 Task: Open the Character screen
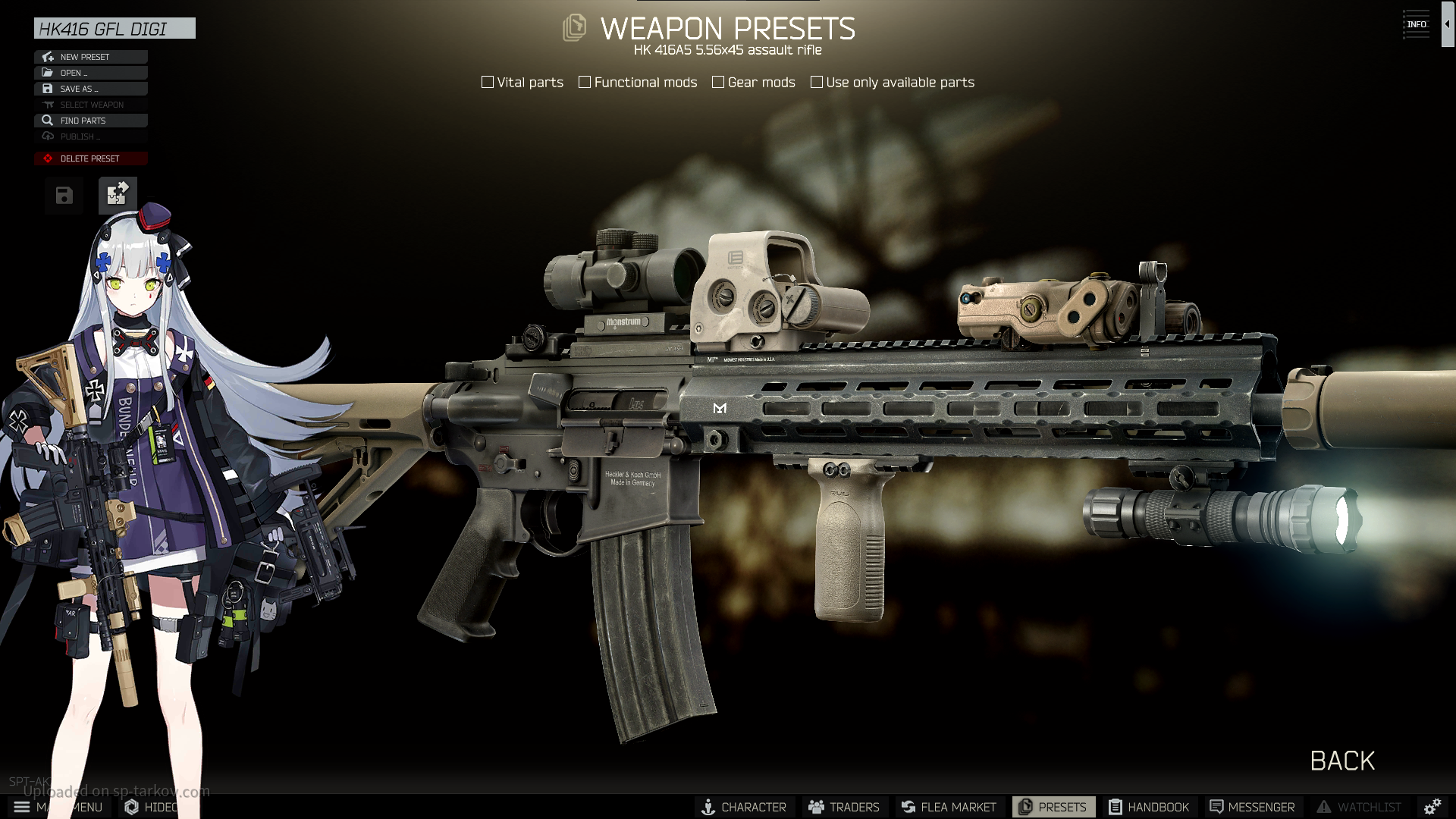point(744,807)
